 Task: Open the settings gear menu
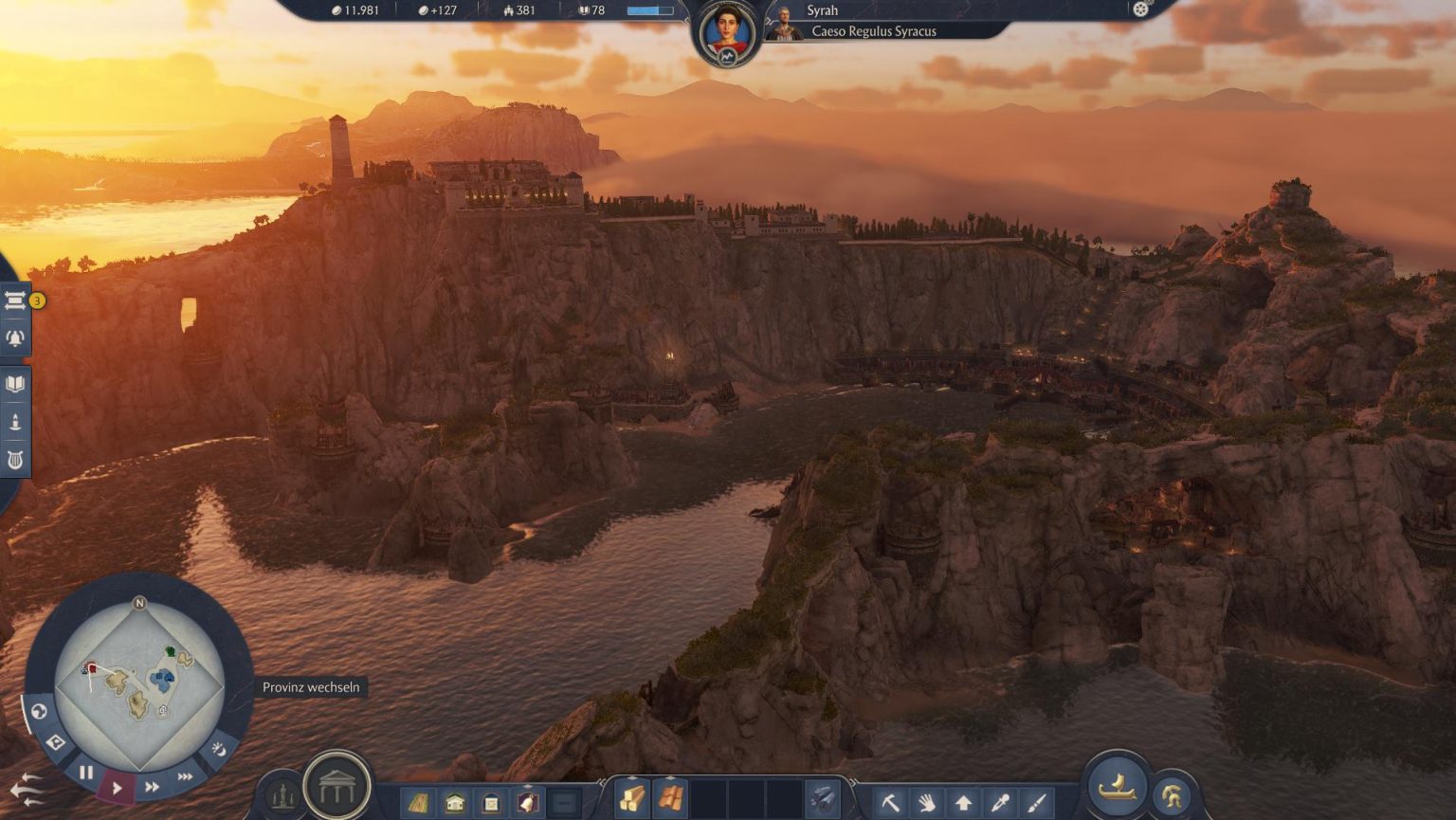pyautogui.click(x=1140, y=9)
